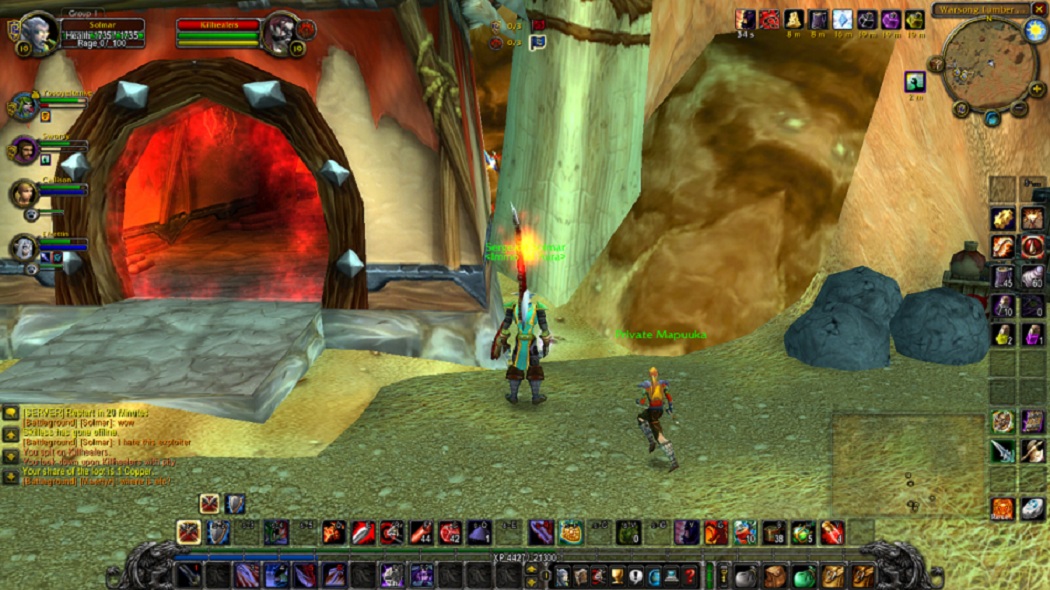Screen dimensions: 1050x590
Task: Use the red ability showing count 44
Action: point(422,532)
